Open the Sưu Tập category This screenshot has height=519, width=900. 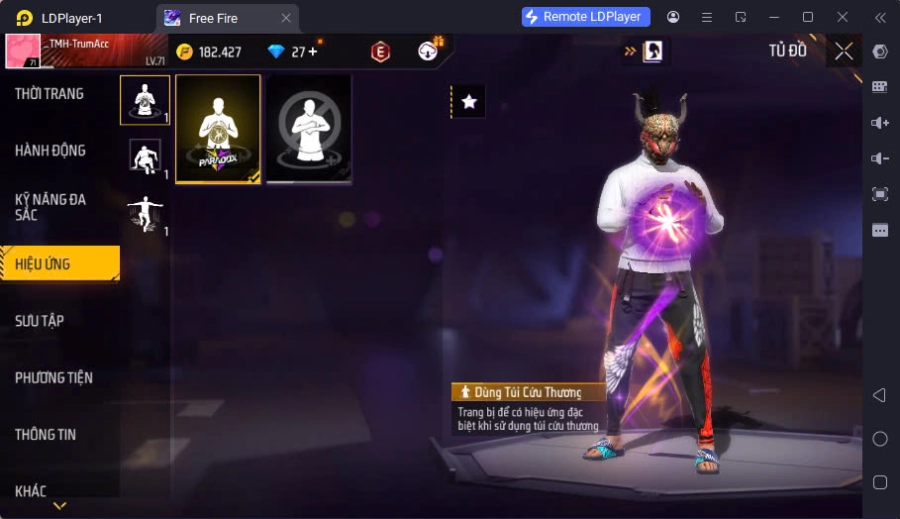pos(40,321)
